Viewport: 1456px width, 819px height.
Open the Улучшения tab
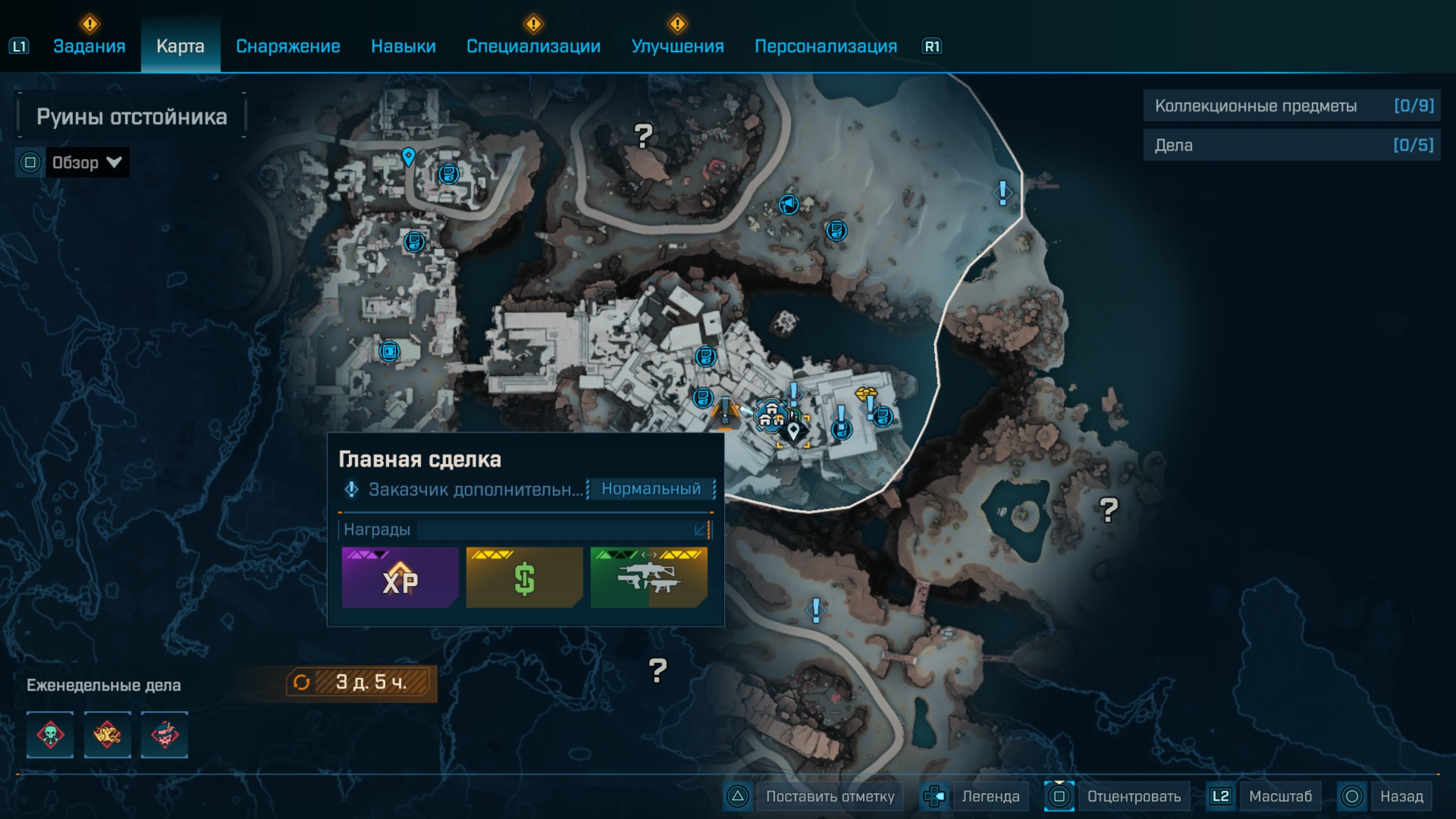click(677, 46)
